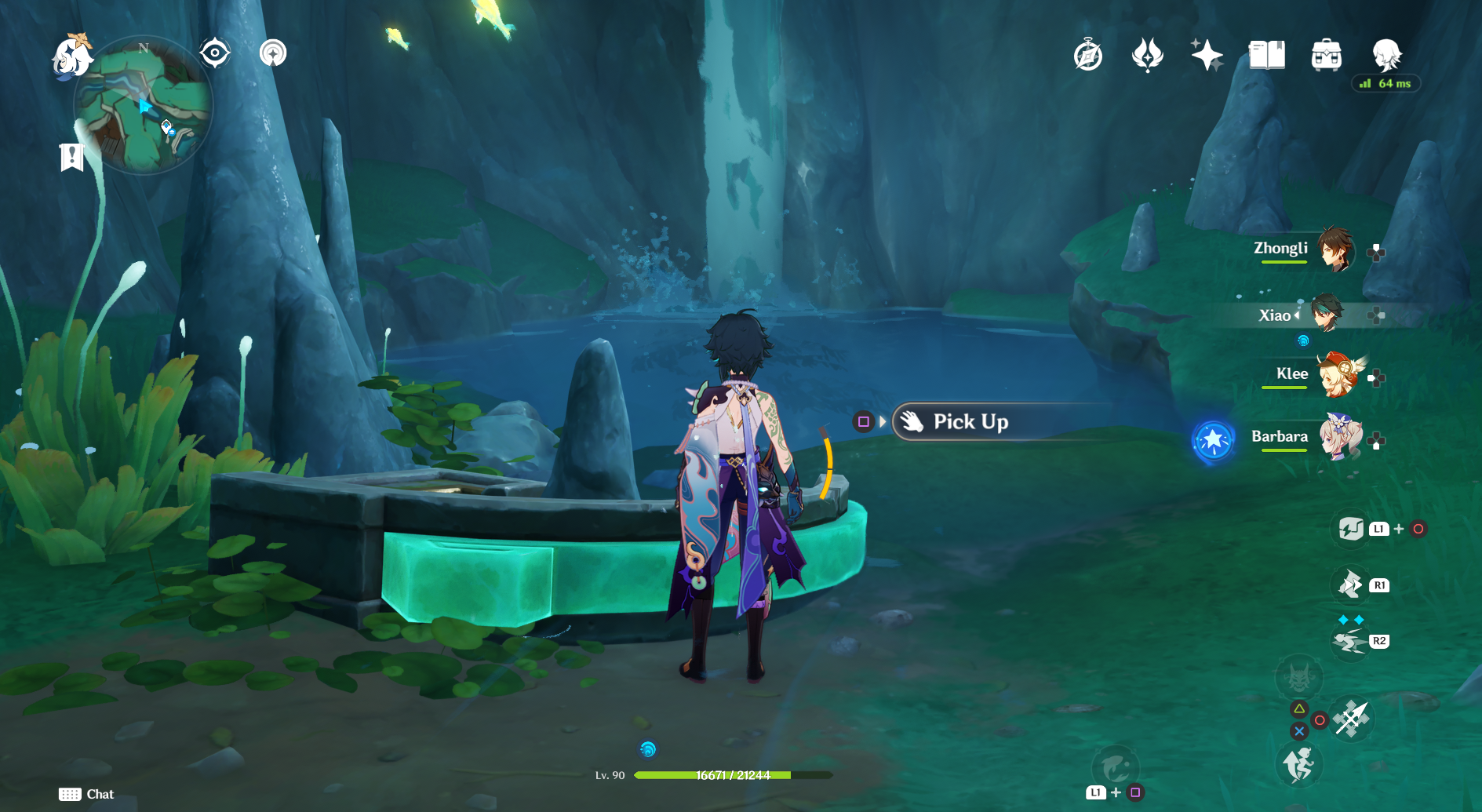The width and height of the screenshot is (1482, 812).
Task: Open the guide compass icon near top right
Action: pyautogui.click(x=1087, y=55)
